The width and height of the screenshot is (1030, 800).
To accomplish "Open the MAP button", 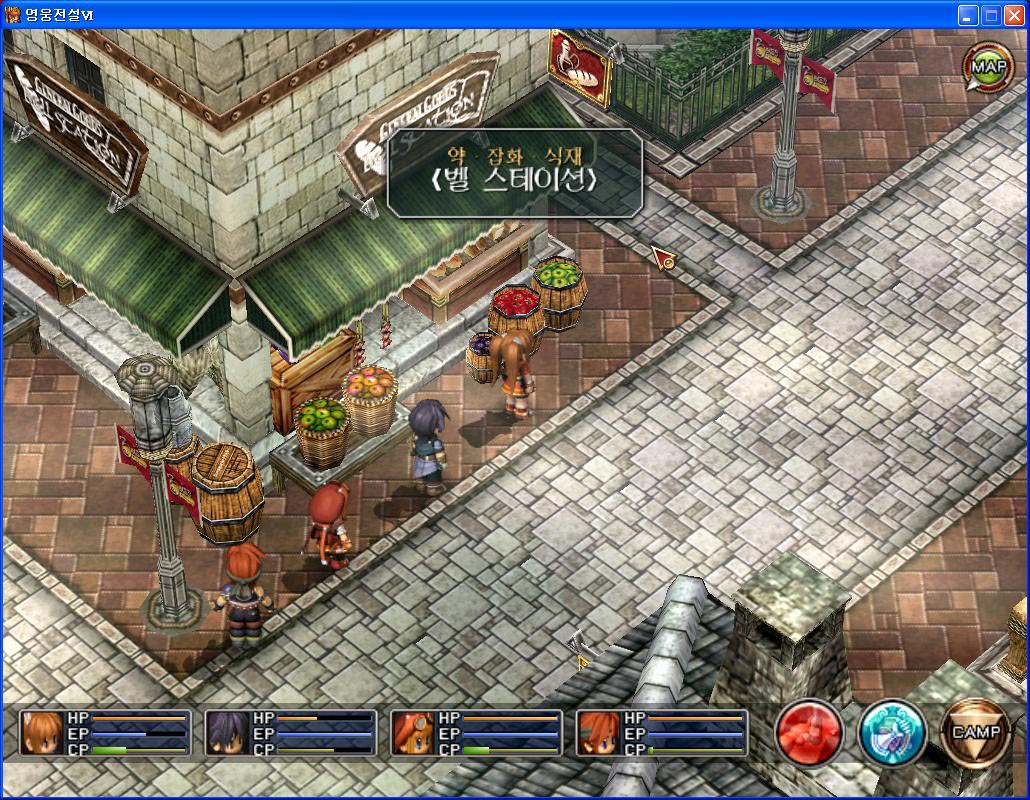I will point(988,67).
